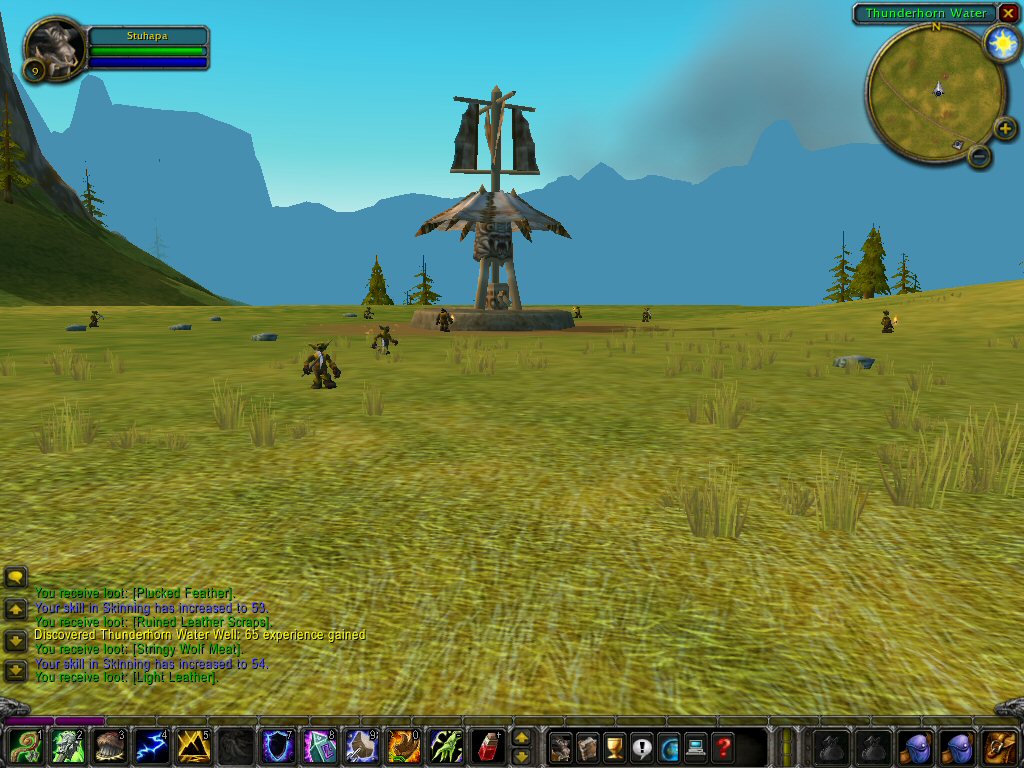Activate the green hand spell
The image size is (1024, 768).
pos(445,746)
